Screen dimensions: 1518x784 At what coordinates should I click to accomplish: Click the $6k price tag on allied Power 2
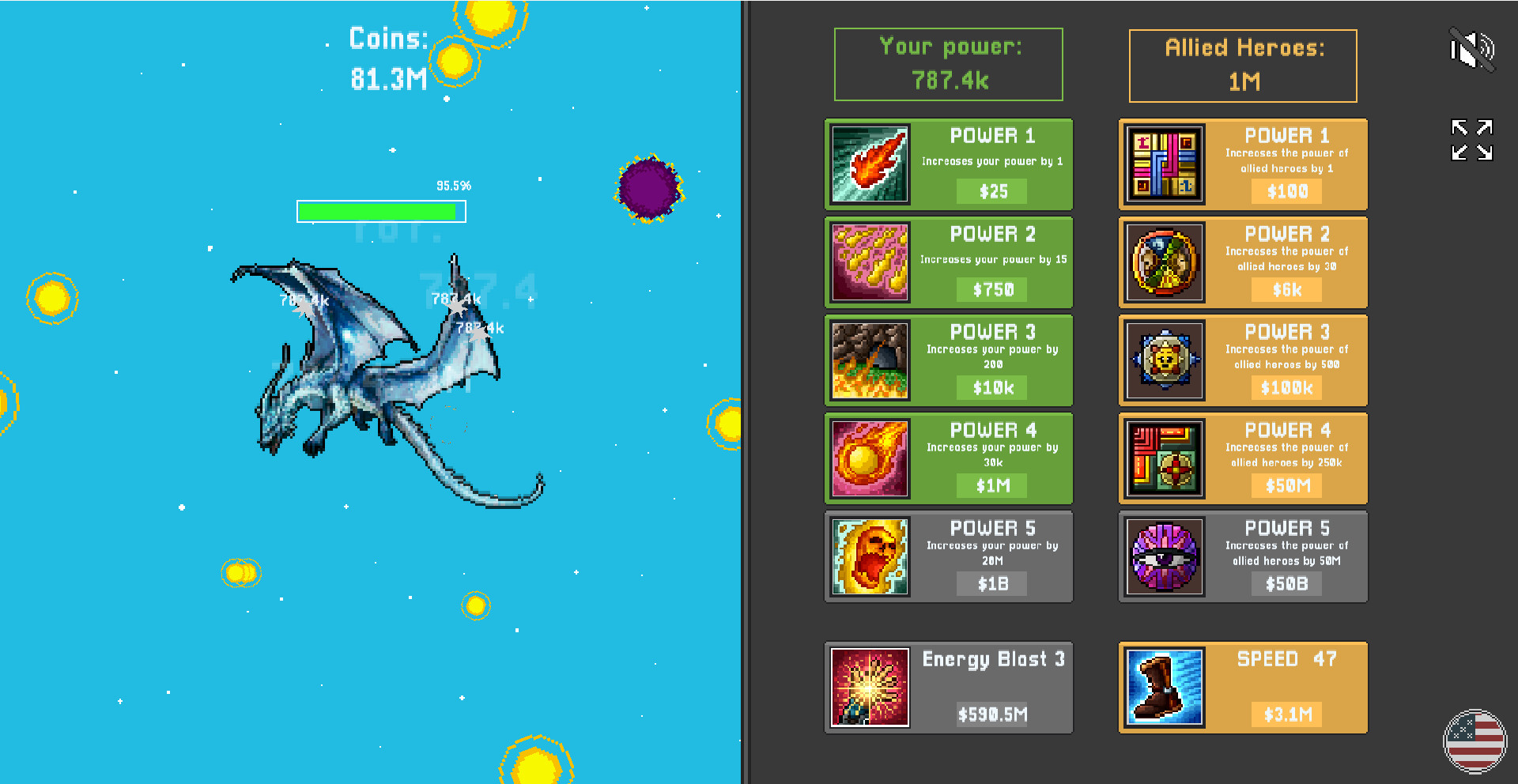1286,289
